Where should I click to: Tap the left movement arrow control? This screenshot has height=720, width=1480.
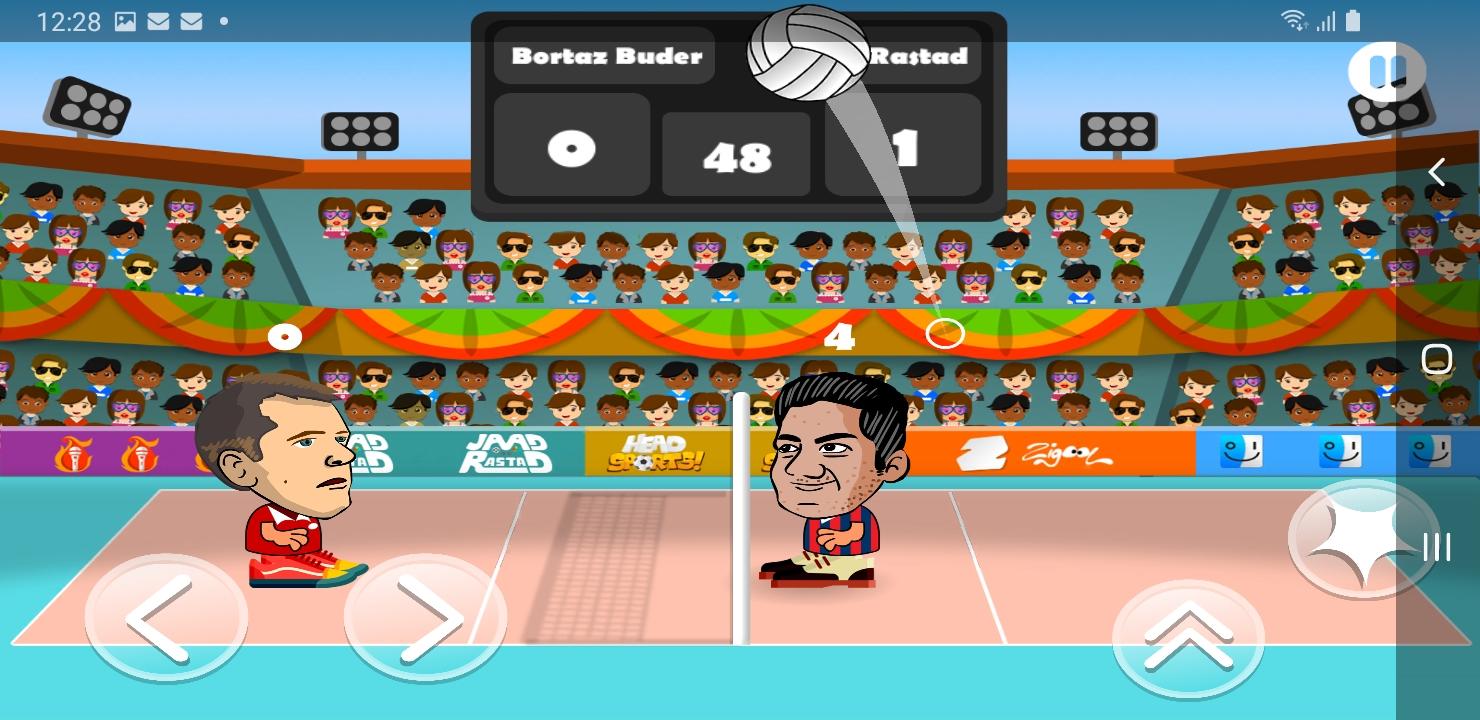point(166,618)
